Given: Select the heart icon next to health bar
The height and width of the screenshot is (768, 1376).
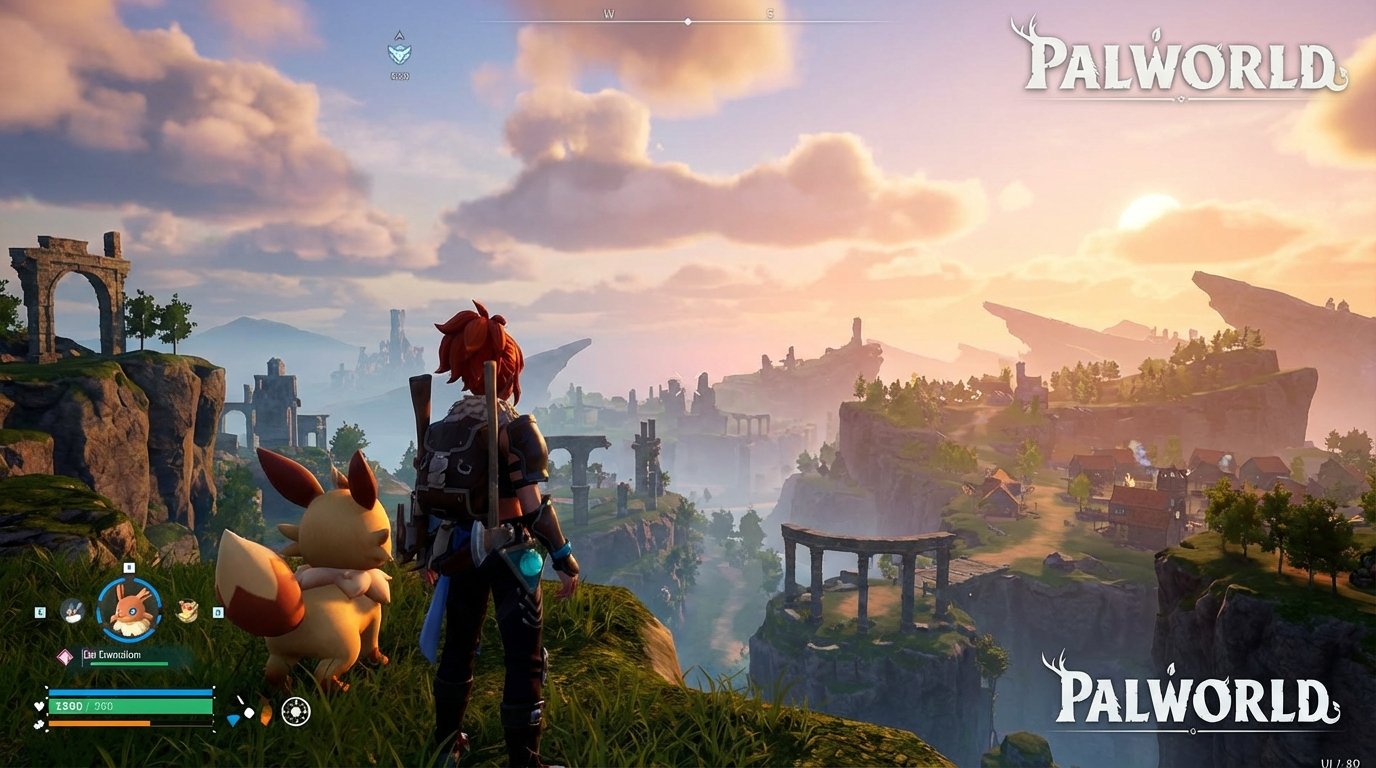Looking at the screenshot, I should (x=39, y=705).
